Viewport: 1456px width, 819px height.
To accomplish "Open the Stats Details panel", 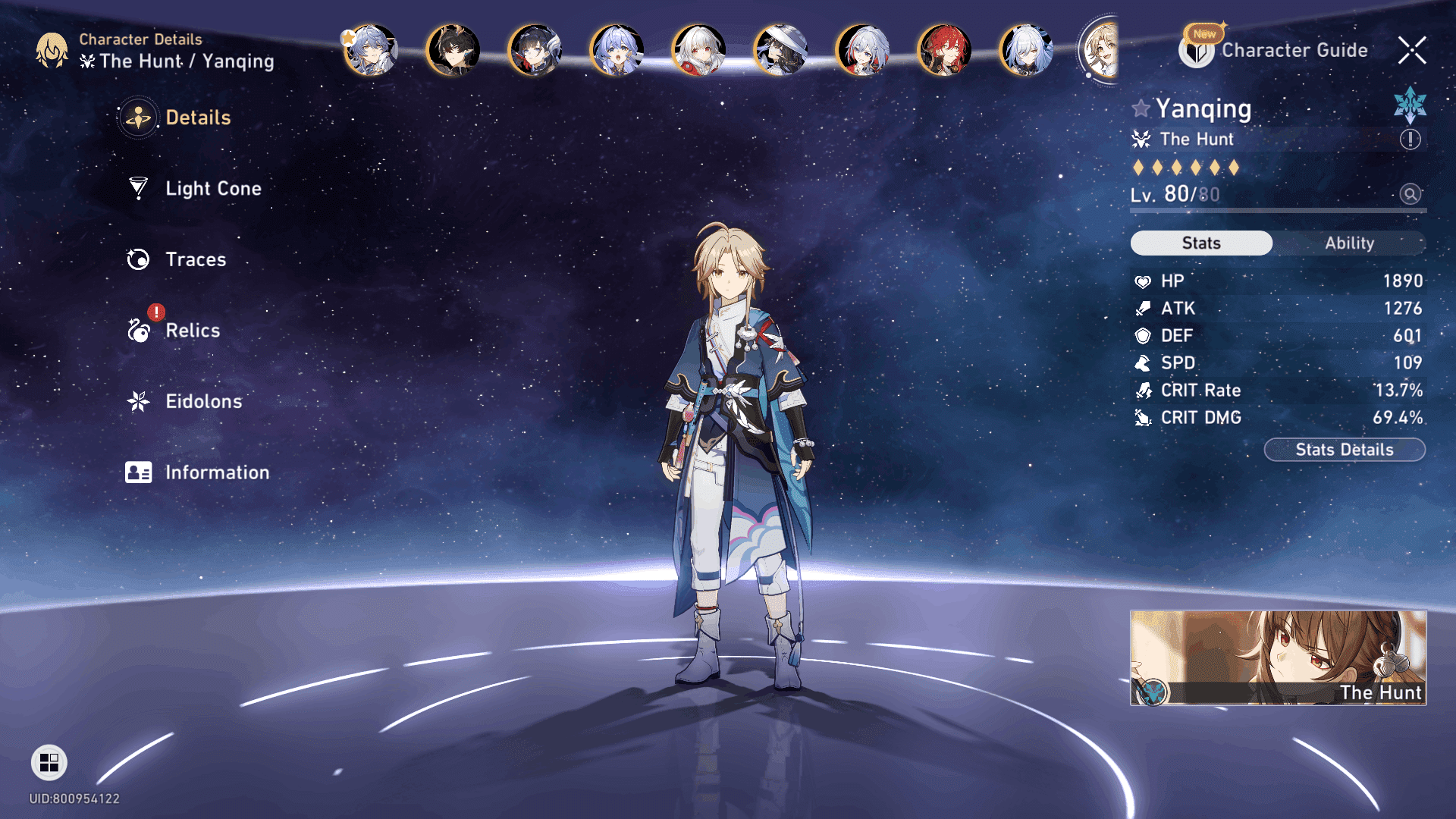I will [1344, 450].
